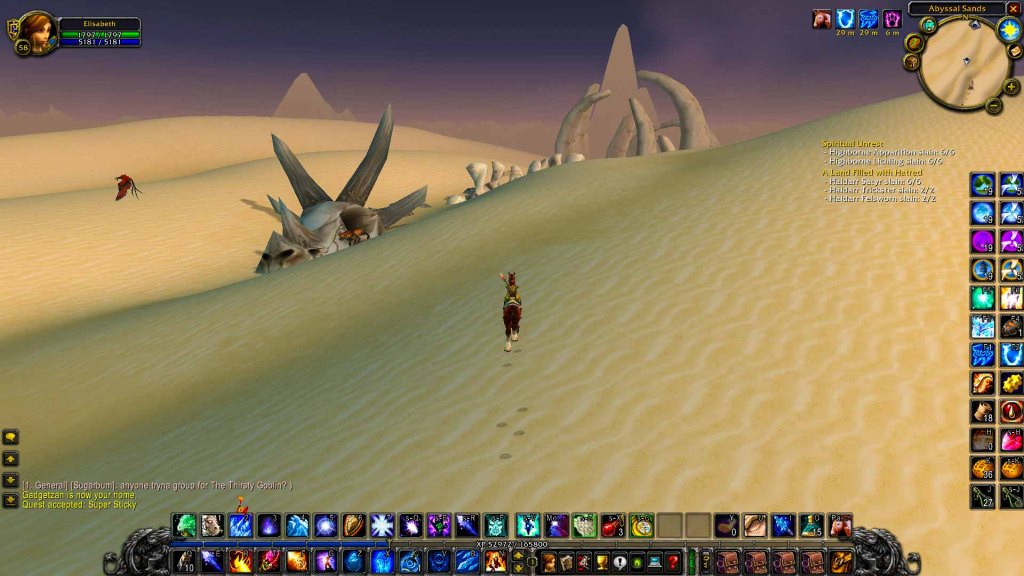This screenshot has height=576, width=1024.
Task: Open the red question mark help button
Action: pyautogui.click(x=673, y=562)
